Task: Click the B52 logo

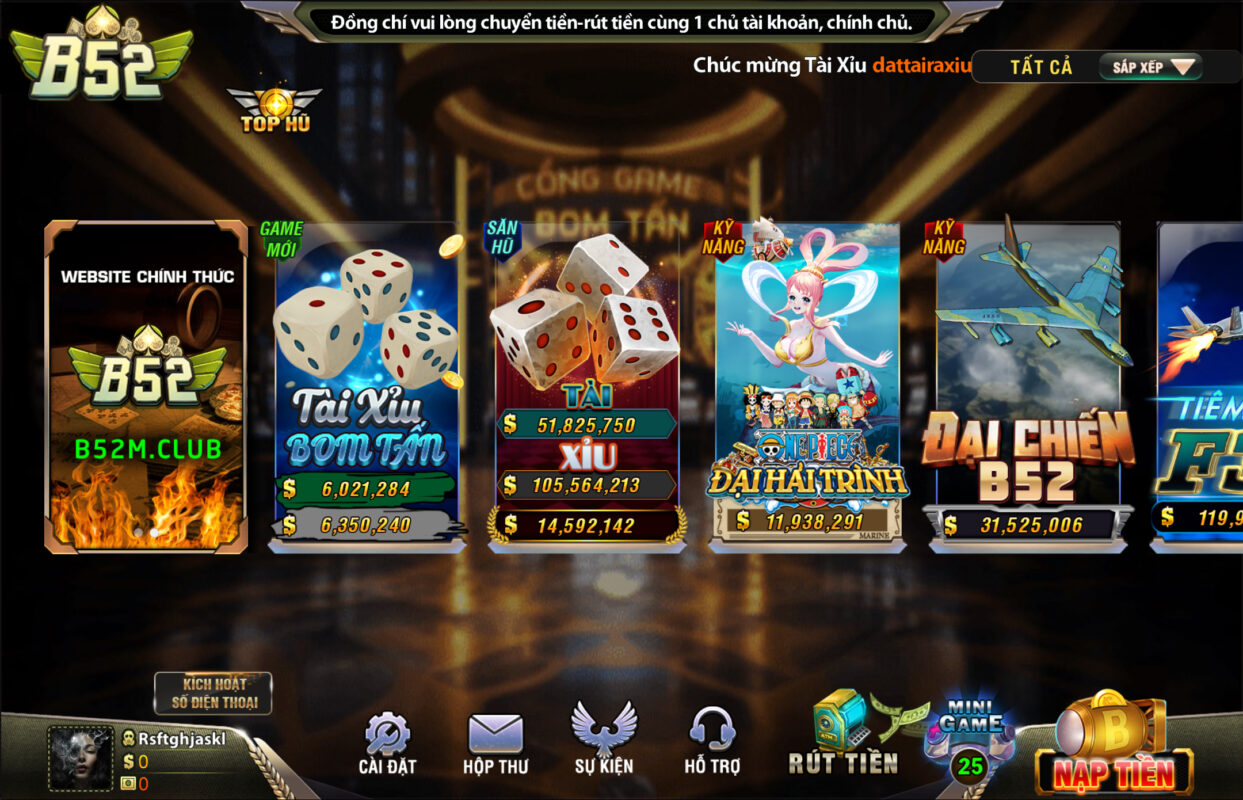Action: click(100, 55)
